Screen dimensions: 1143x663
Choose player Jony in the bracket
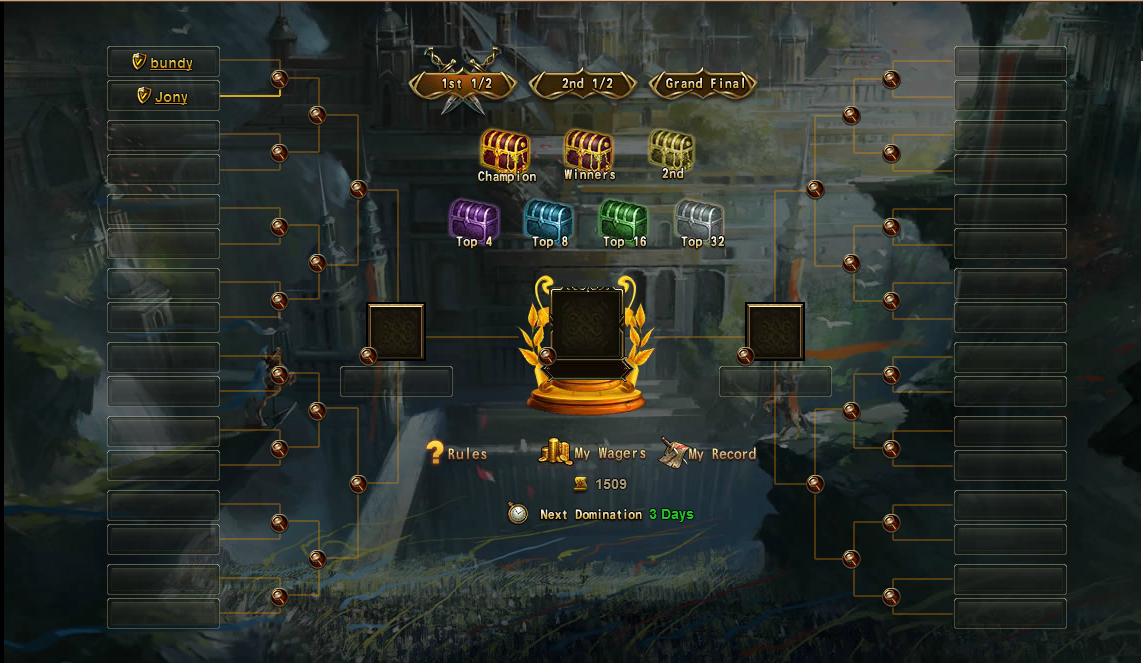(x=171, y=97)
